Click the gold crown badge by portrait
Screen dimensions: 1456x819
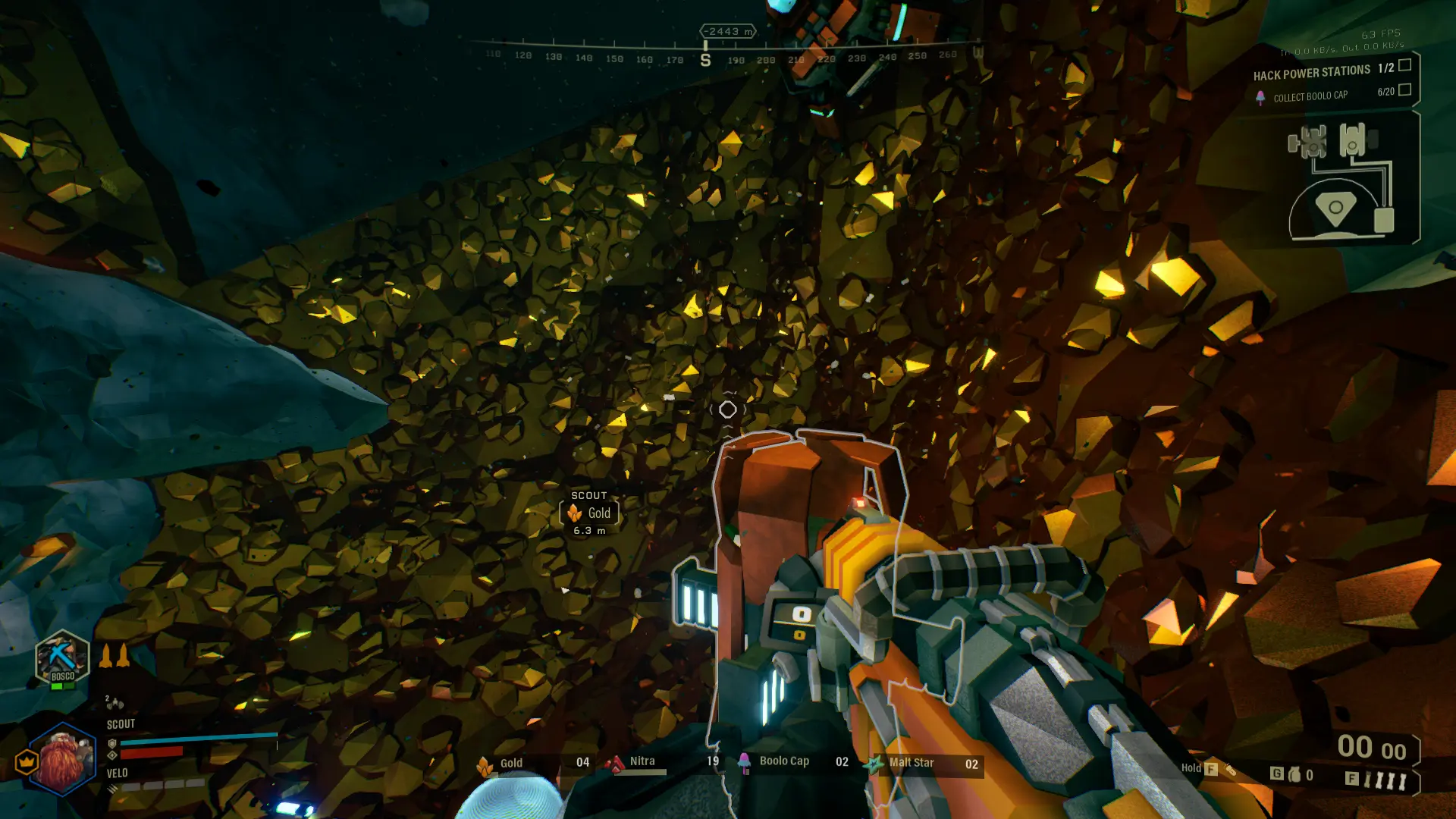[27, 761]
